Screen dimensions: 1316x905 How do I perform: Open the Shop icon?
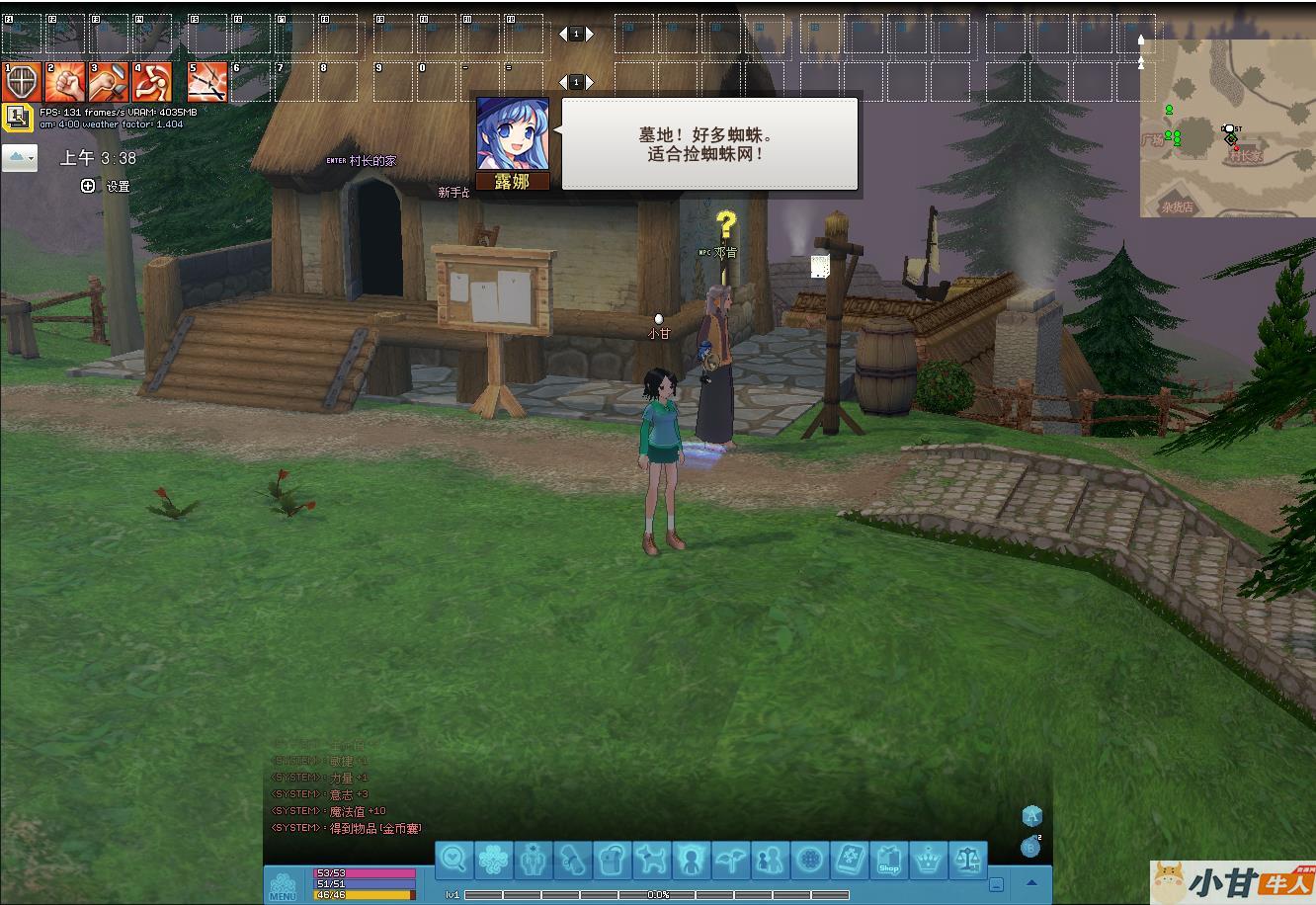click(x=889, y=860)
